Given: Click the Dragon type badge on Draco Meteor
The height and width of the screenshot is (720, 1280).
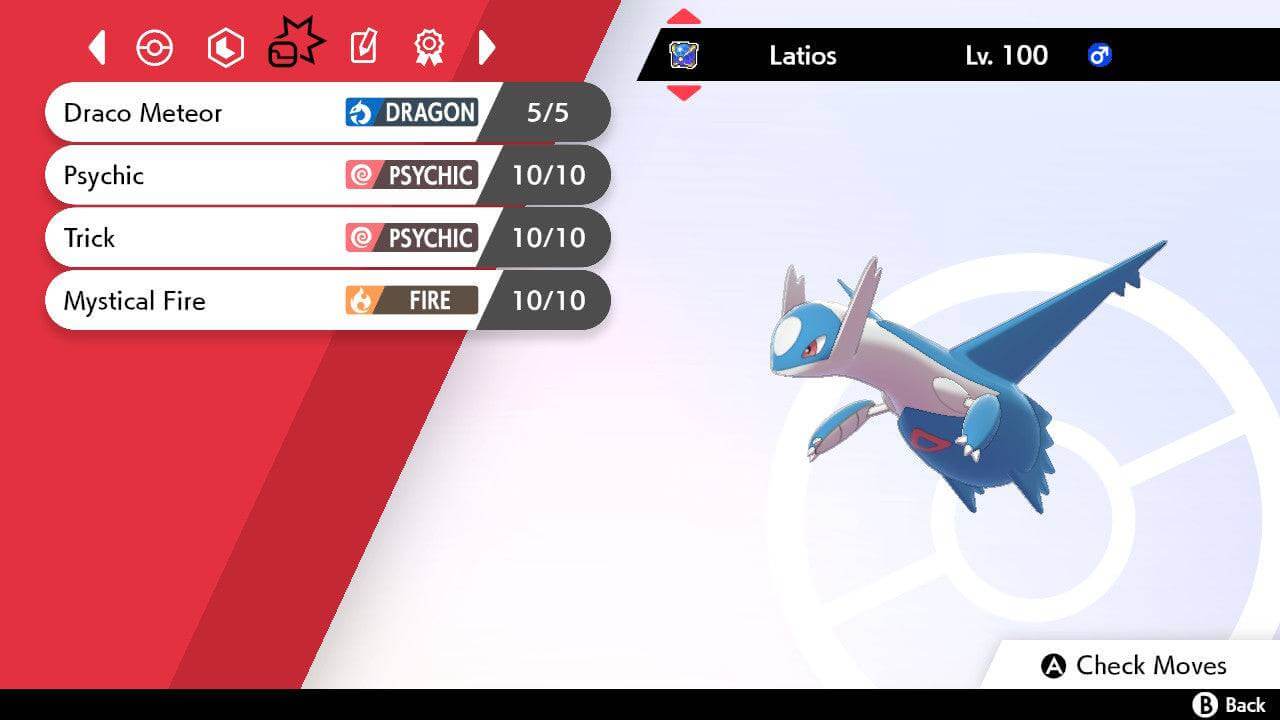Looking at the screenshot, I should [410, 112].
